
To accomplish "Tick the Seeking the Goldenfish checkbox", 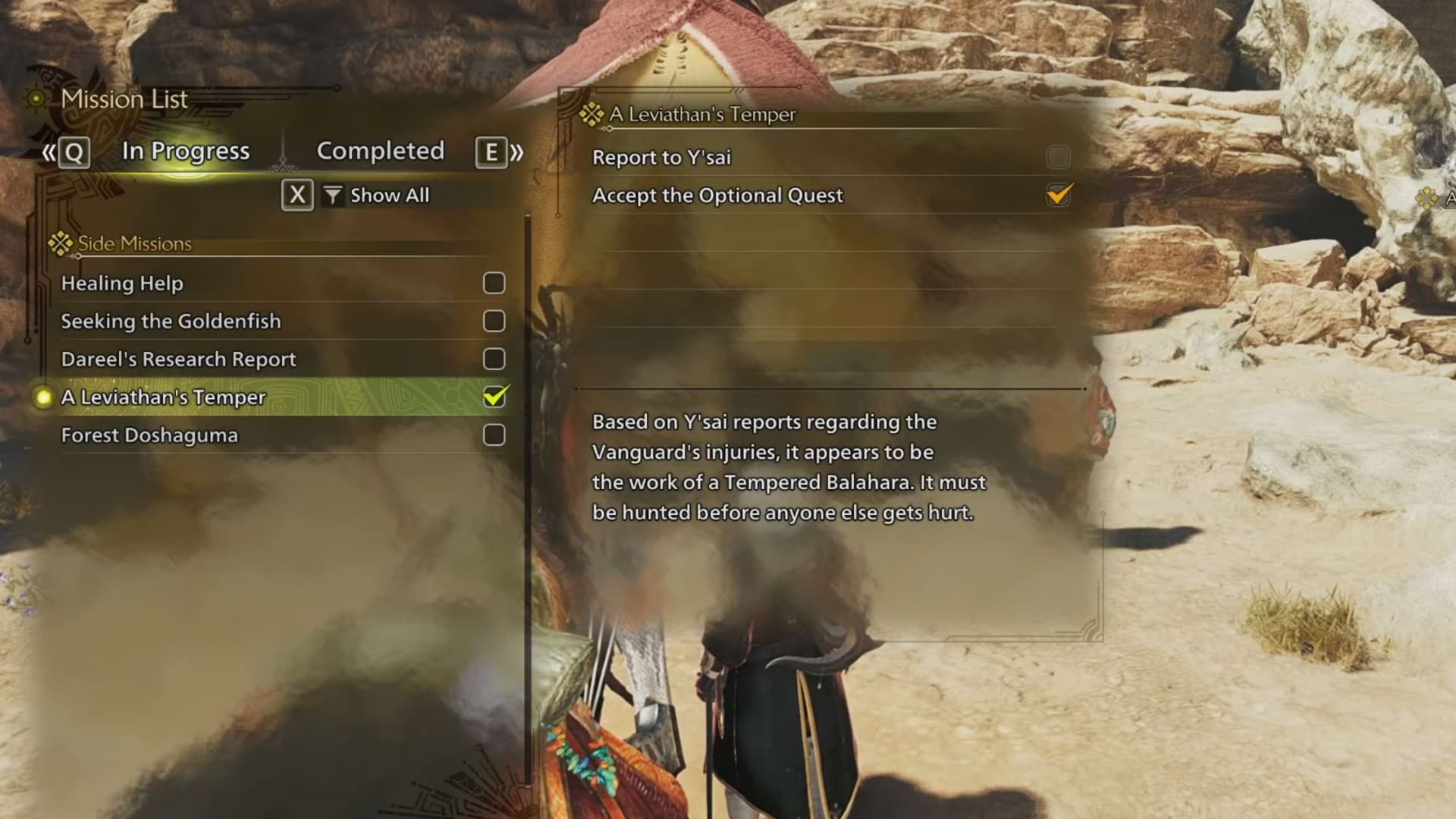I will pyautogui.click(x=494, y=322).
